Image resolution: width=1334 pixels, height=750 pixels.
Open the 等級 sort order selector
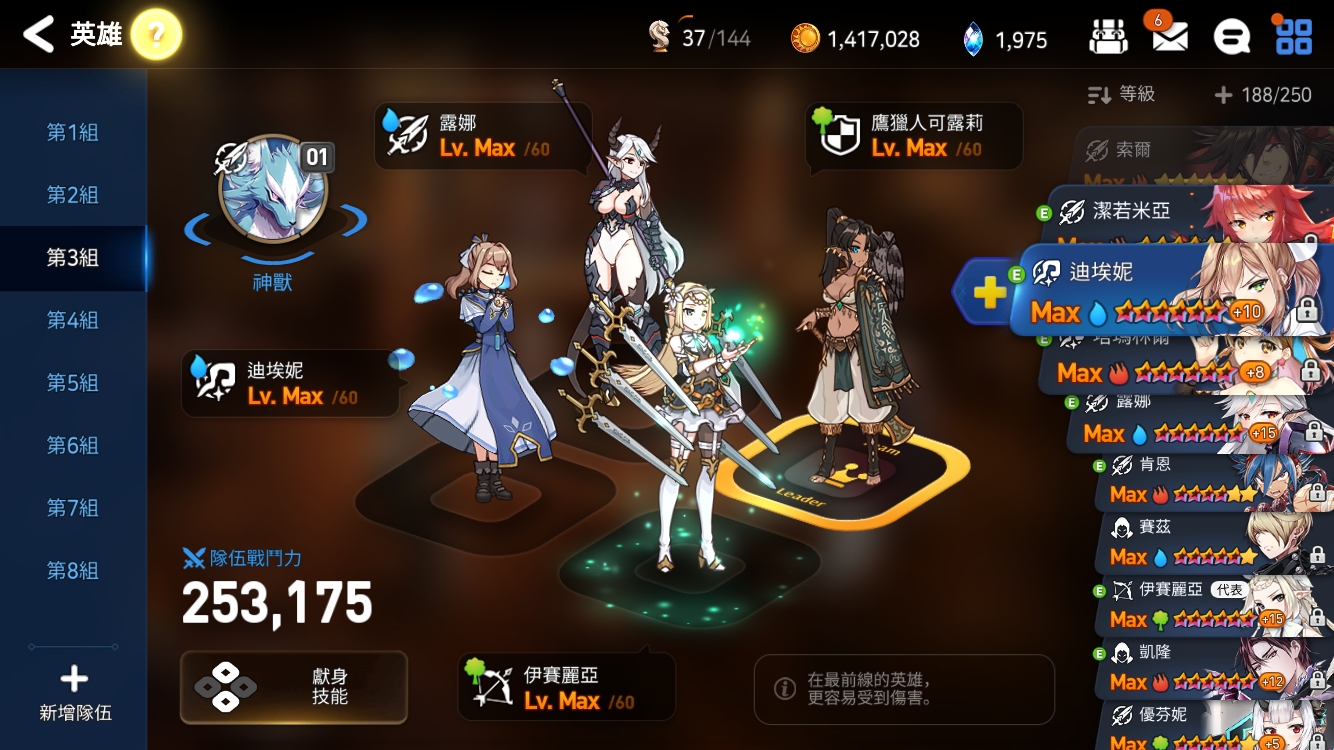pyautogui.click(x=1120, y=94)
